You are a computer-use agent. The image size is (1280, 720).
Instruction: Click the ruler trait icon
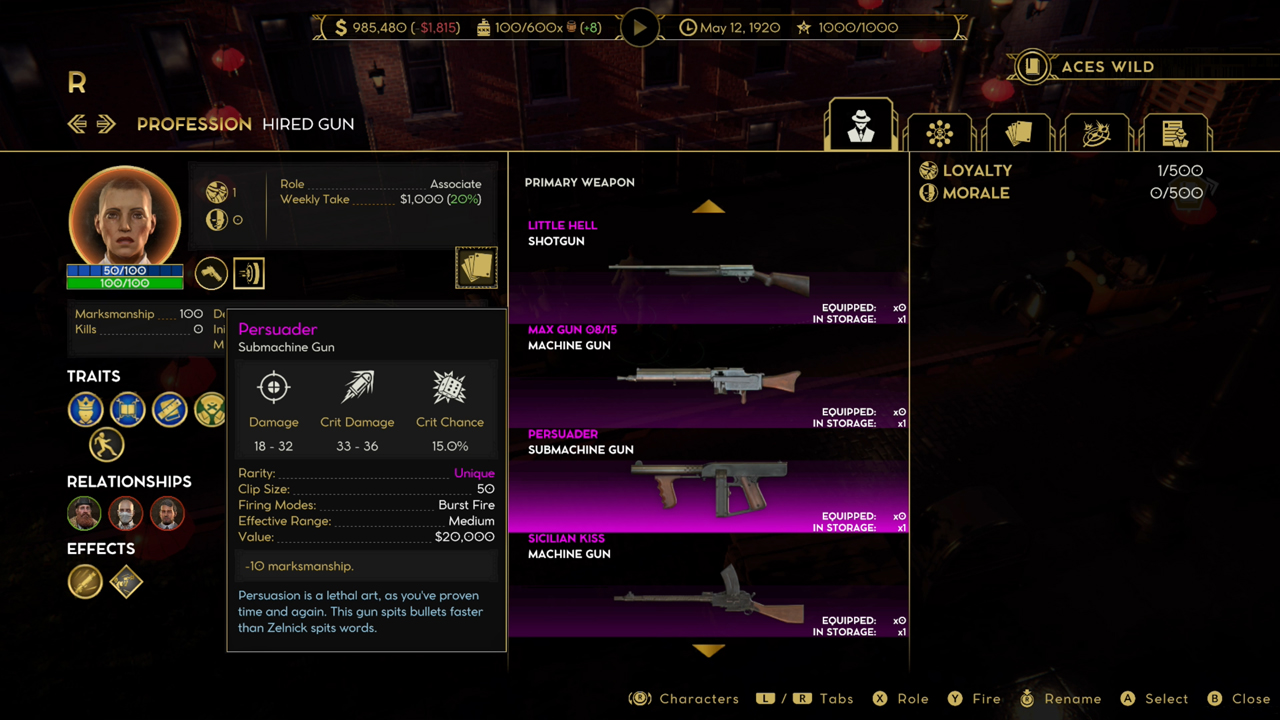tap(169, 410)
